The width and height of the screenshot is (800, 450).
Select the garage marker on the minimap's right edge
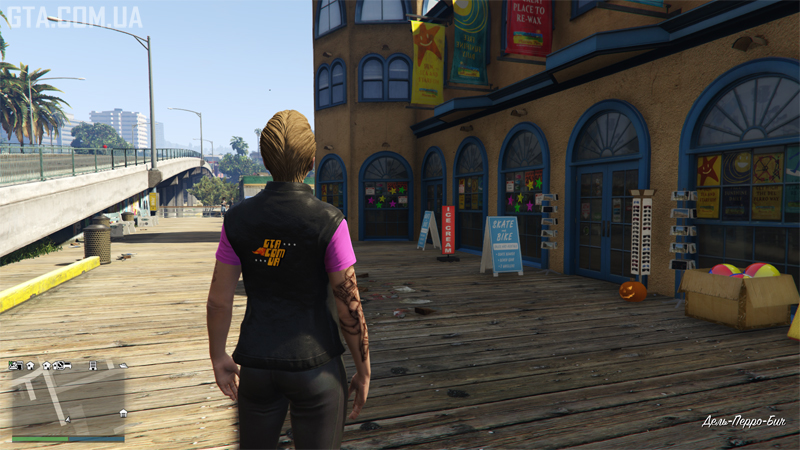click(x=122, y=412)
